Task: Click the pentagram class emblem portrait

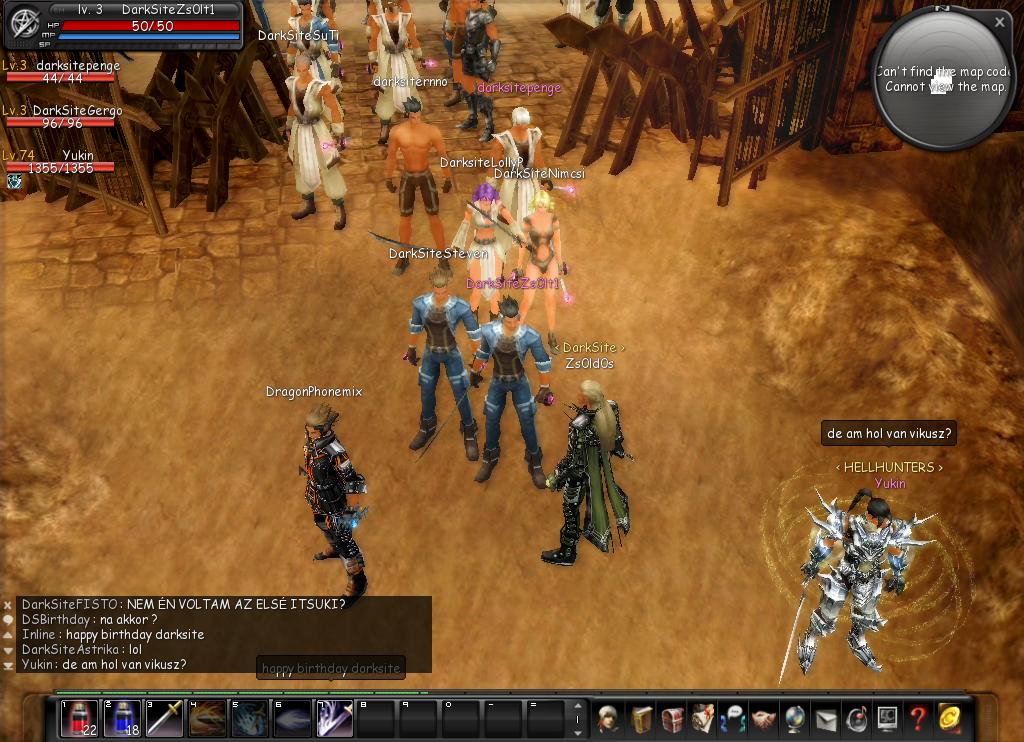Action: click(x=23, y=23)
